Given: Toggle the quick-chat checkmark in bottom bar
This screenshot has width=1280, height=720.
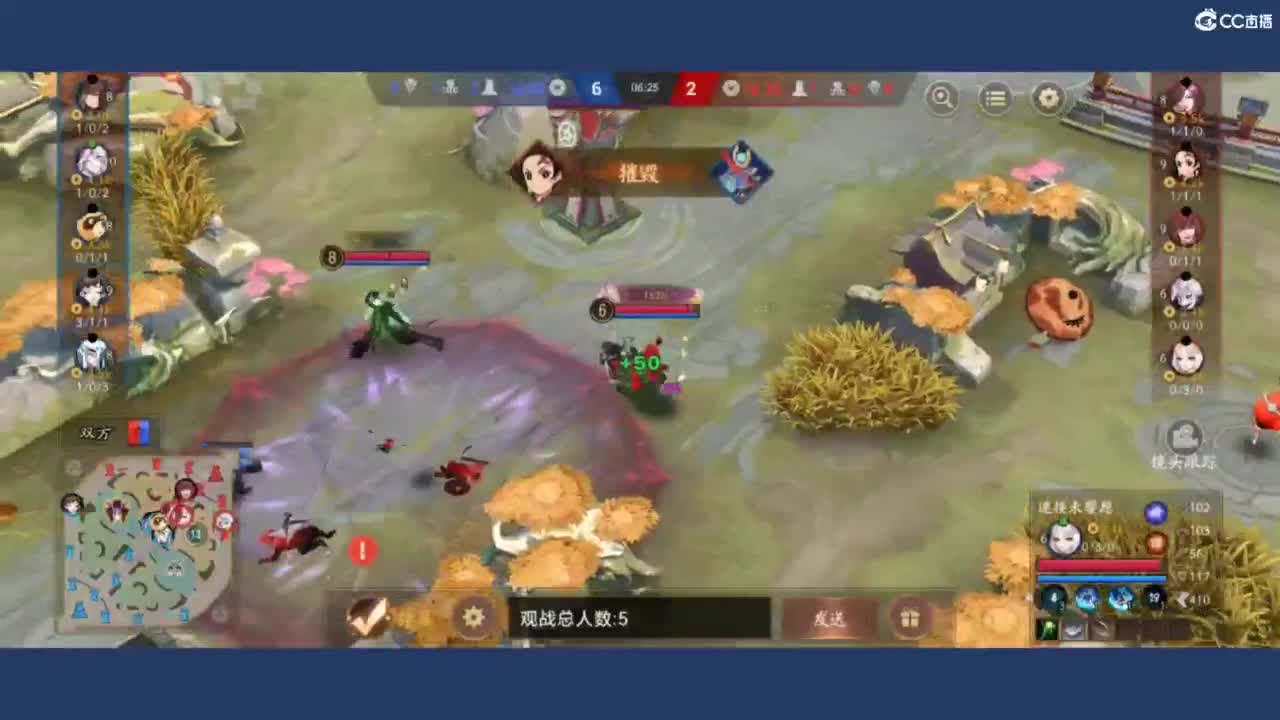Looking at the screenshot, I should (368, 618).
